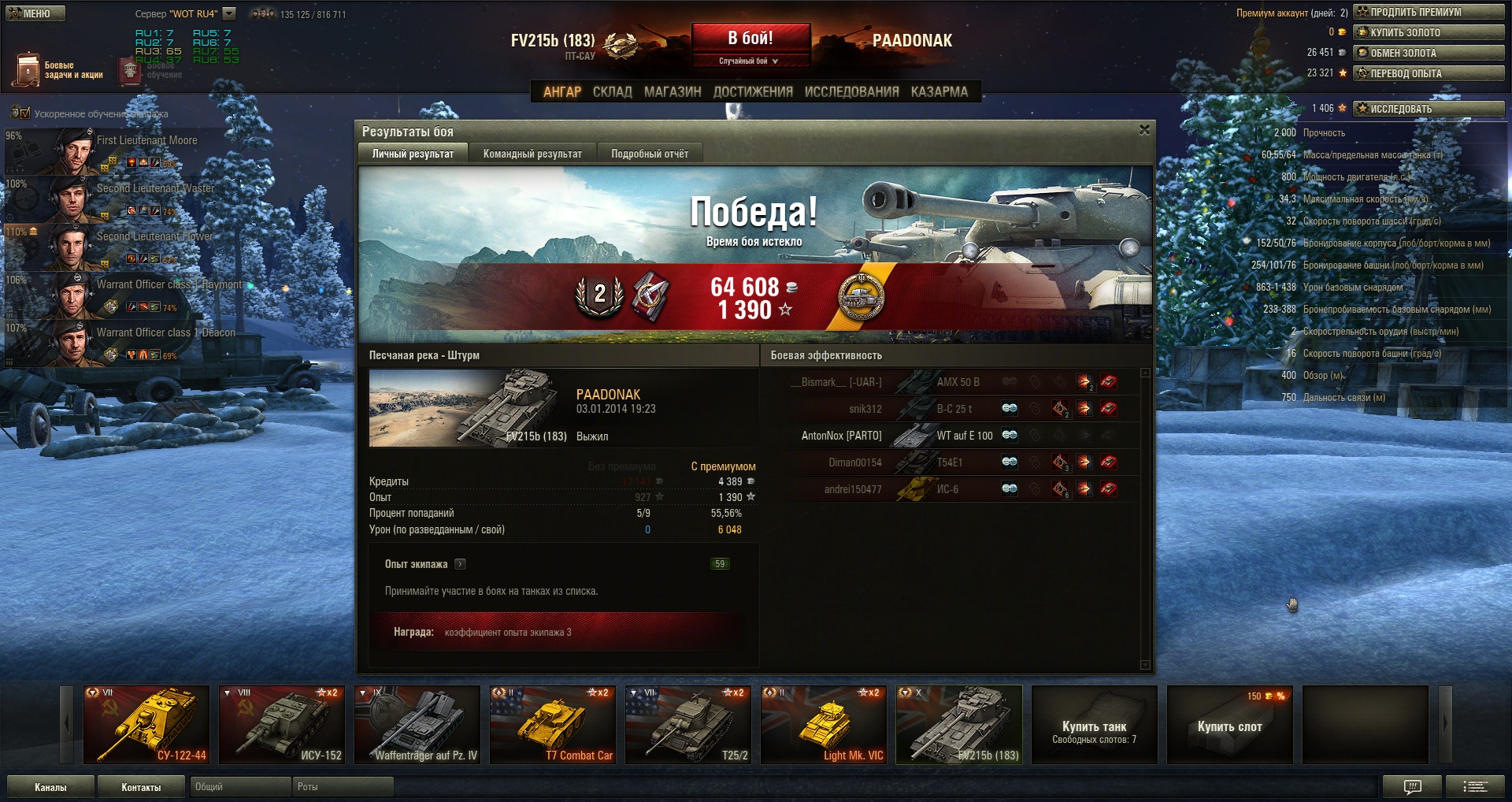Select the ИСУ-152 tank in carousel
Image resolution: width=1512 pixels, height=802 pixels.
(282, 725)
